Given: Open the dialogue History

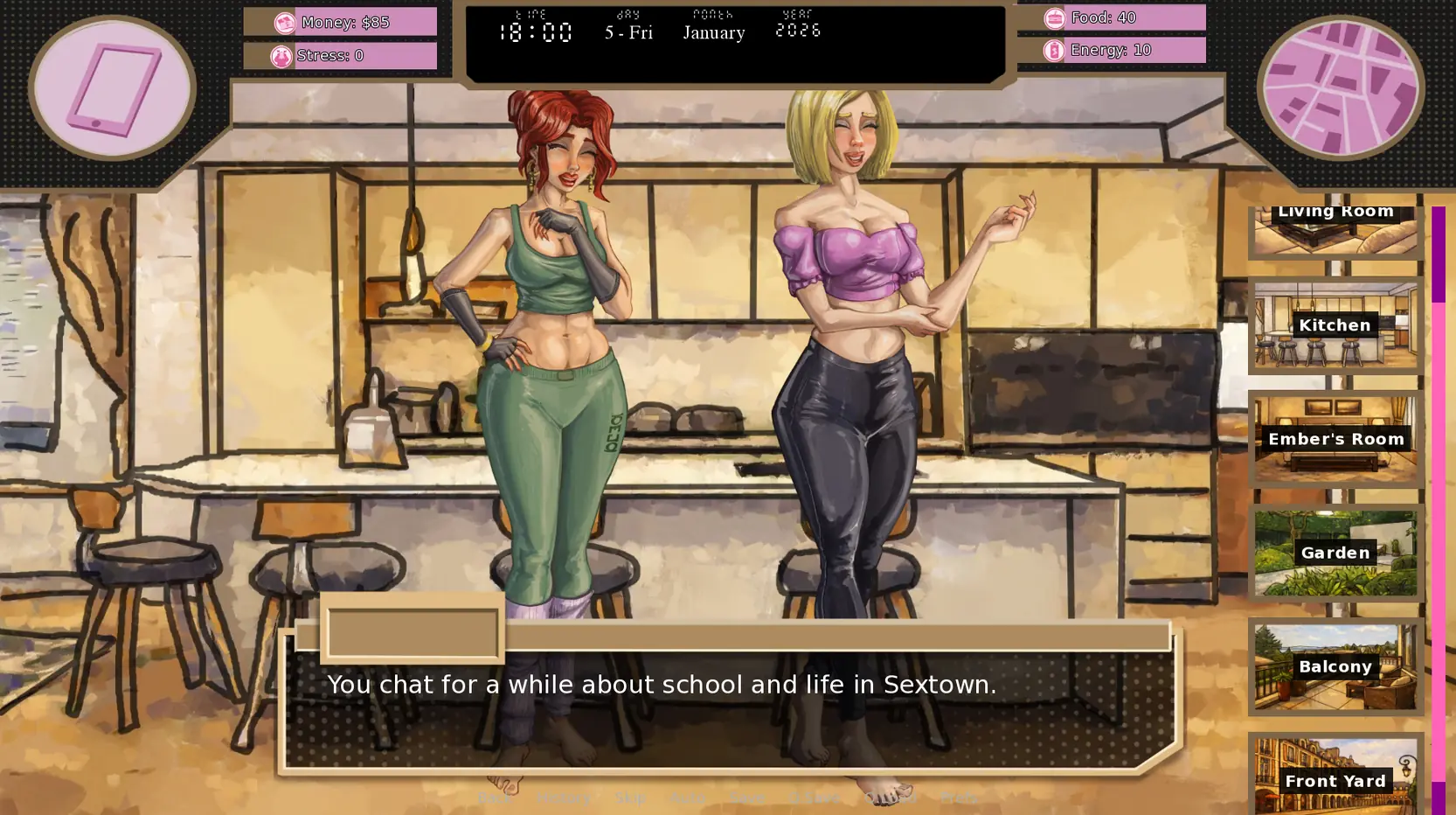Looking at the screenshot, I should [x=564, y=798].
